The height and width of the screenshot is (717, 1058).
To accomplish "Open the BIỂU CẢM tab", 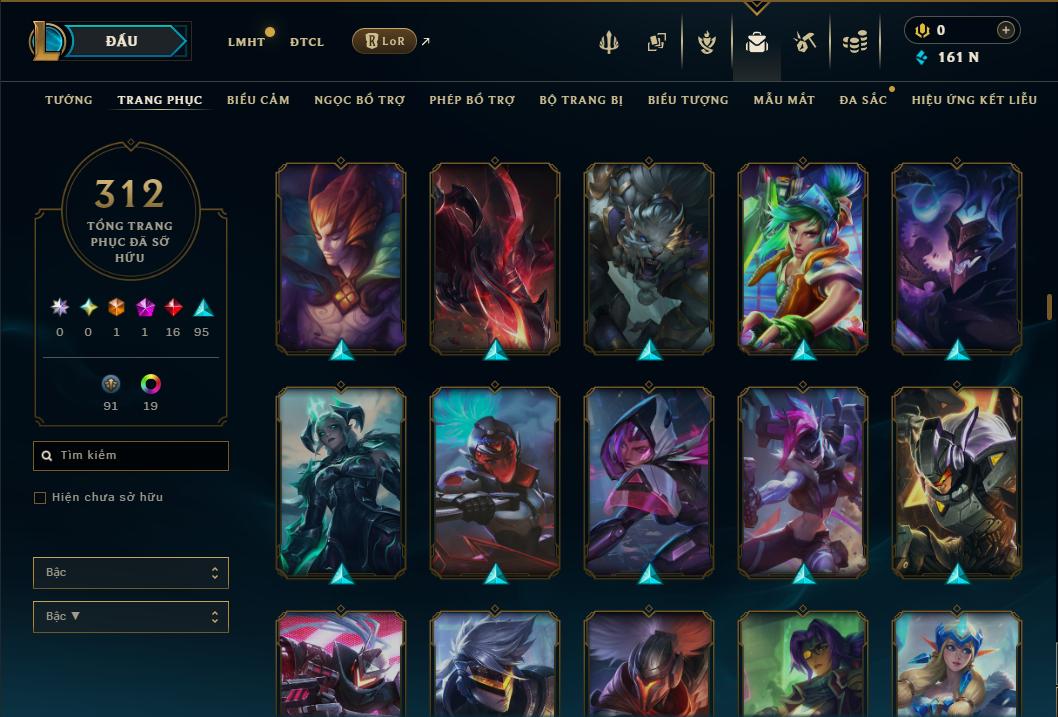I will click(258, 100).
